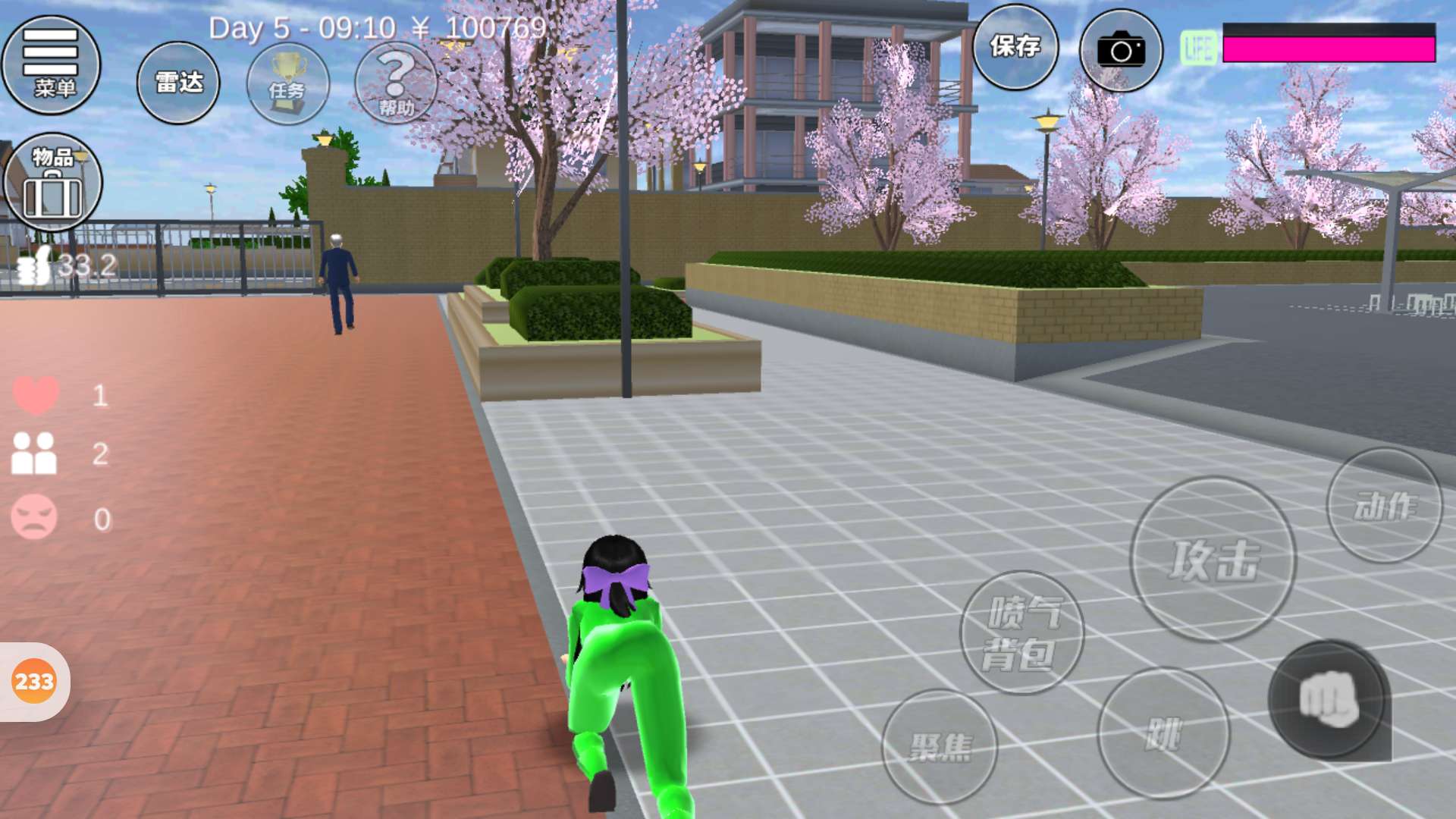Hit the fist punch icon button

pyautogui.click(x=1329, y=699)
